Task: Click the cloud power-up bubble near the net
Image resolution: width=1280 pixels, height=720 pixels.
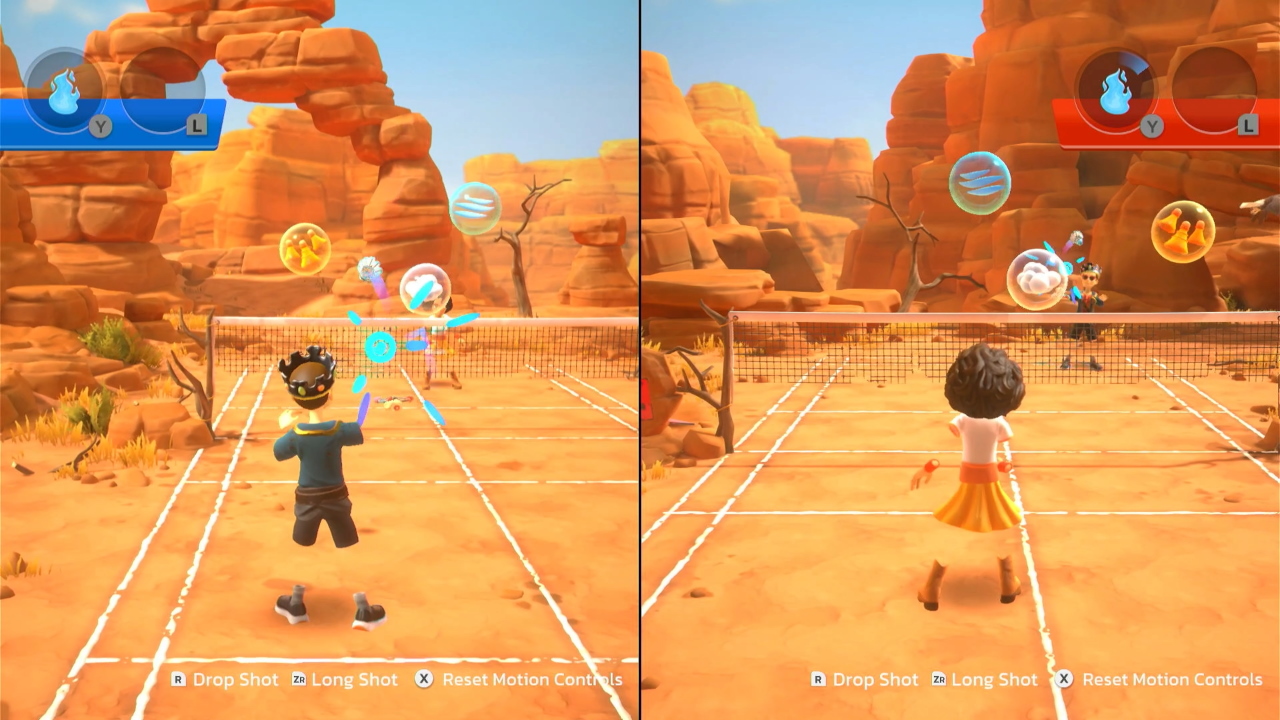Action: [x=424, y=287]
